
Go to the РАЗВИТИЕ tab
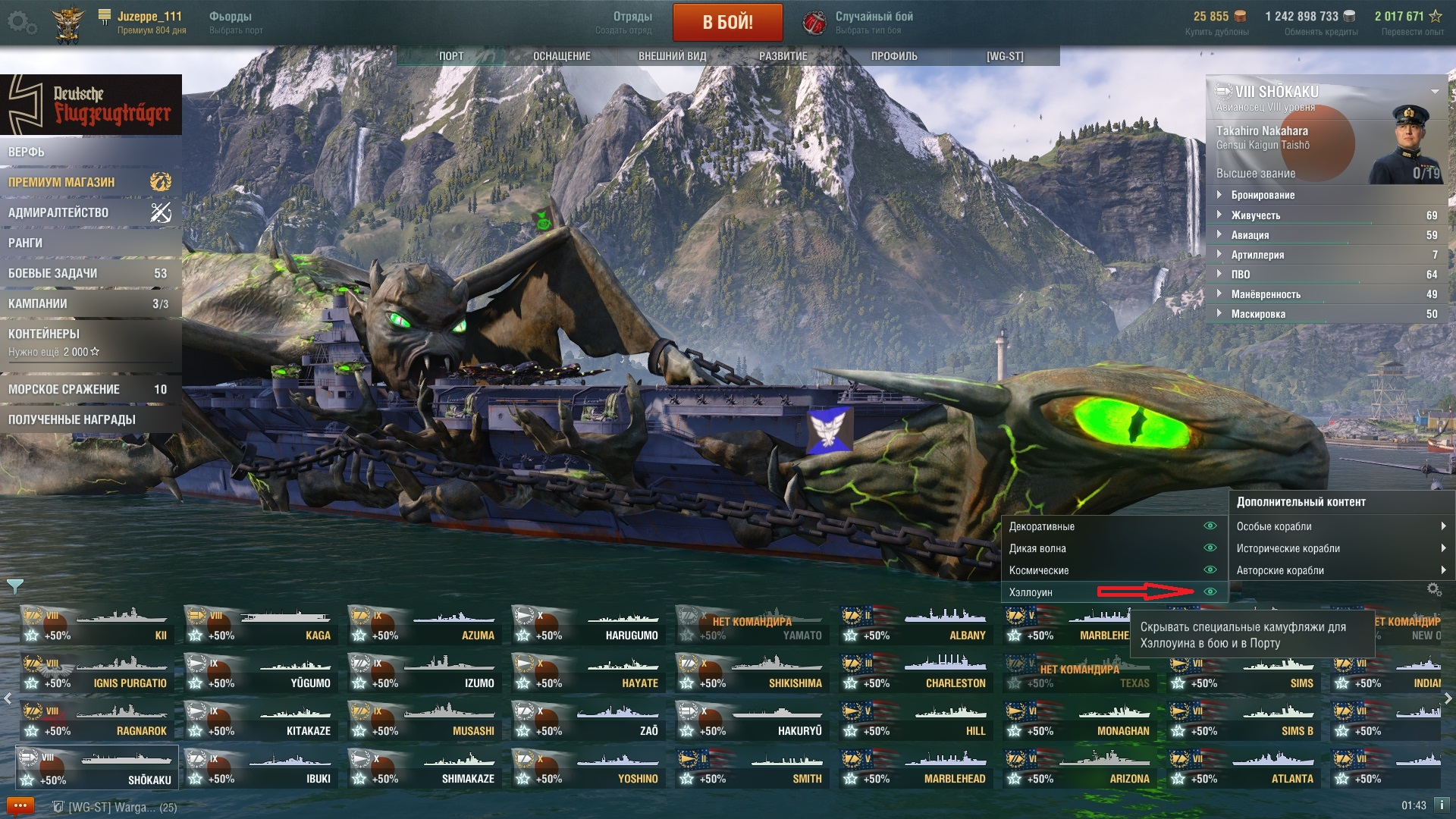(783, 56)
